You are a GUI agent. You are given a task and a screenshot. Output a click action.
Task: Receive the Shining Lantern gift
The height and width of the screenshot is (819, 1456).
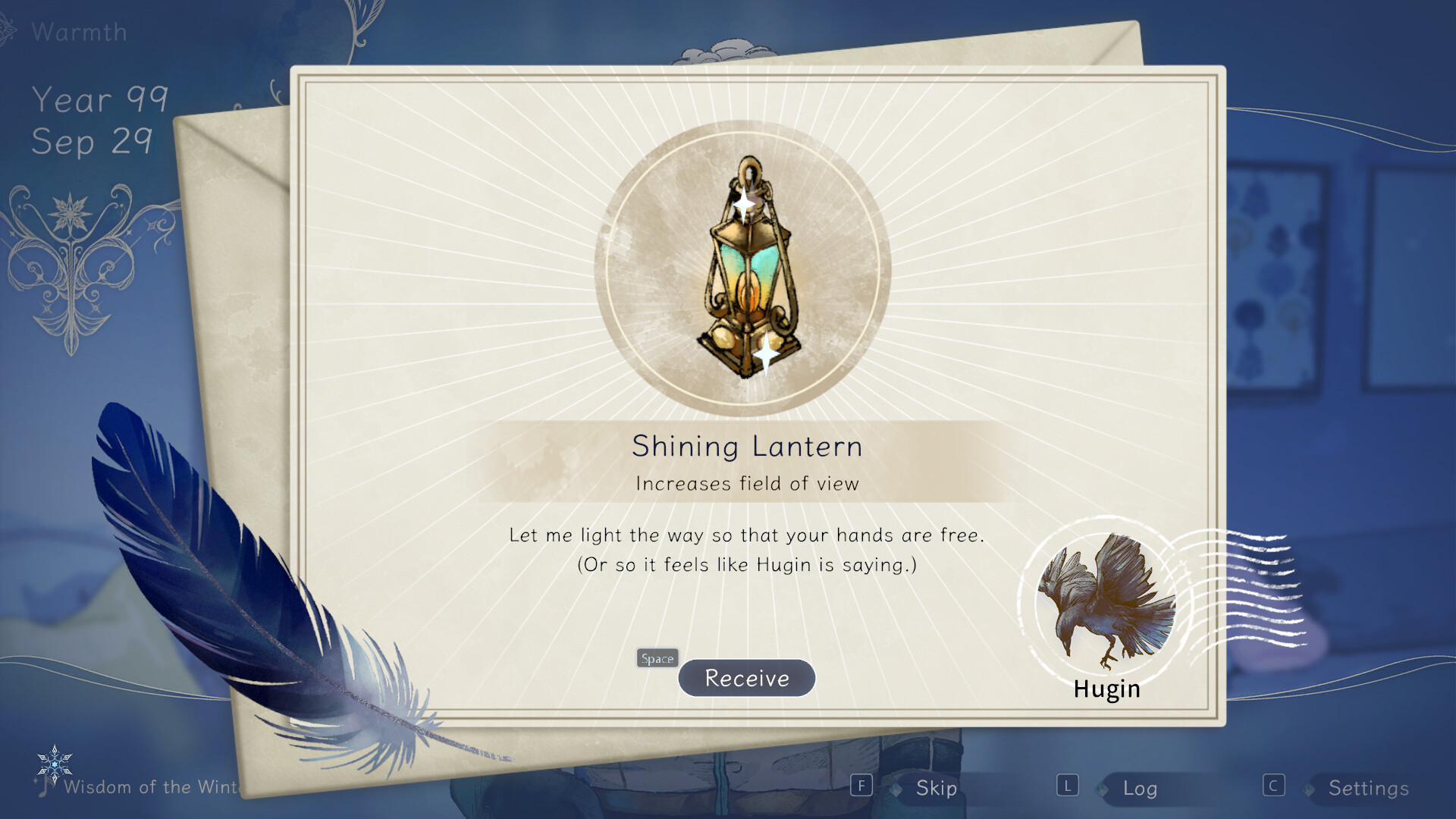click(x=746, y=678)
